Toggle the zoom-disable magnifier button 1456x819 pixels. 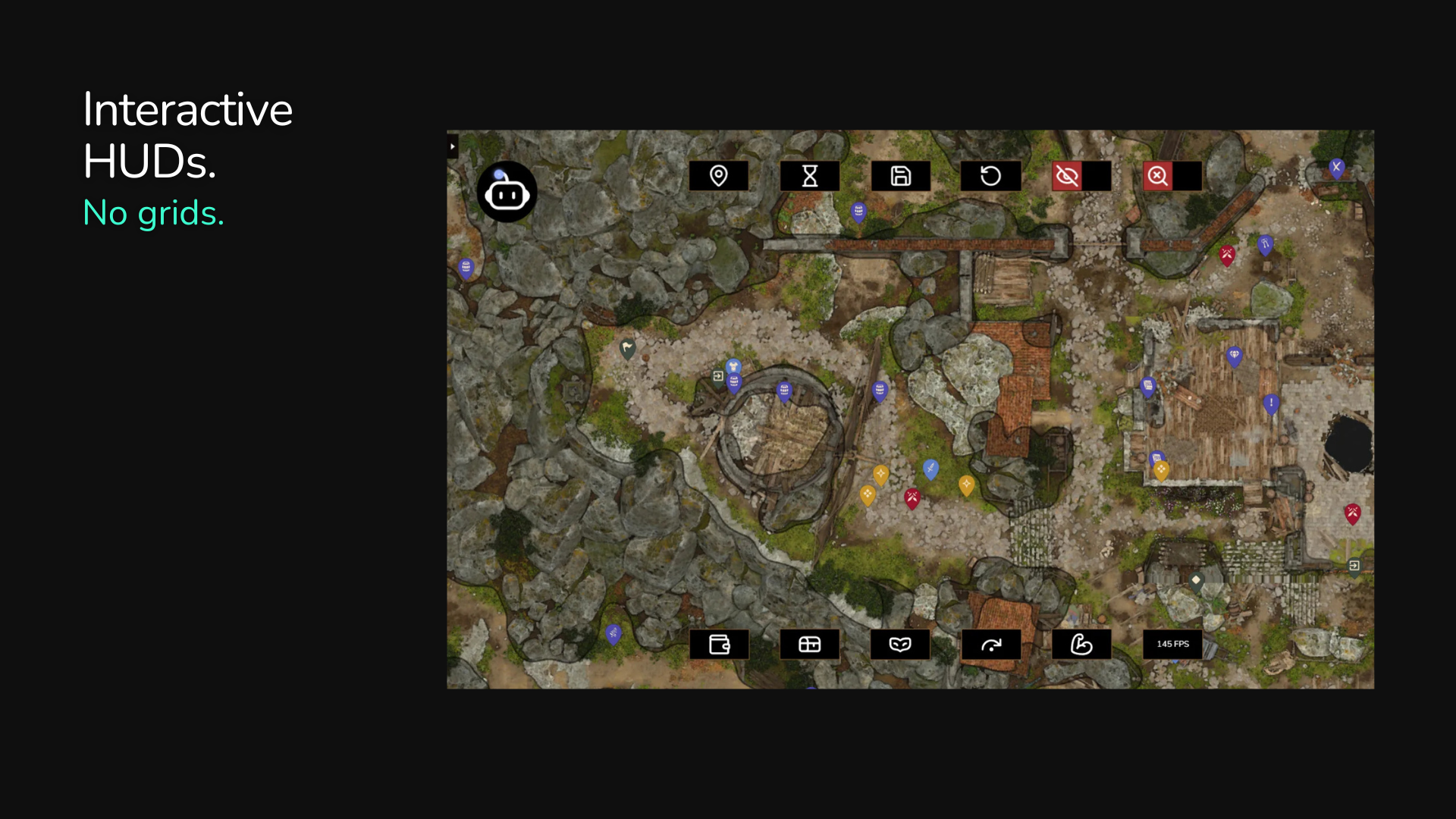click(1157, 175)
